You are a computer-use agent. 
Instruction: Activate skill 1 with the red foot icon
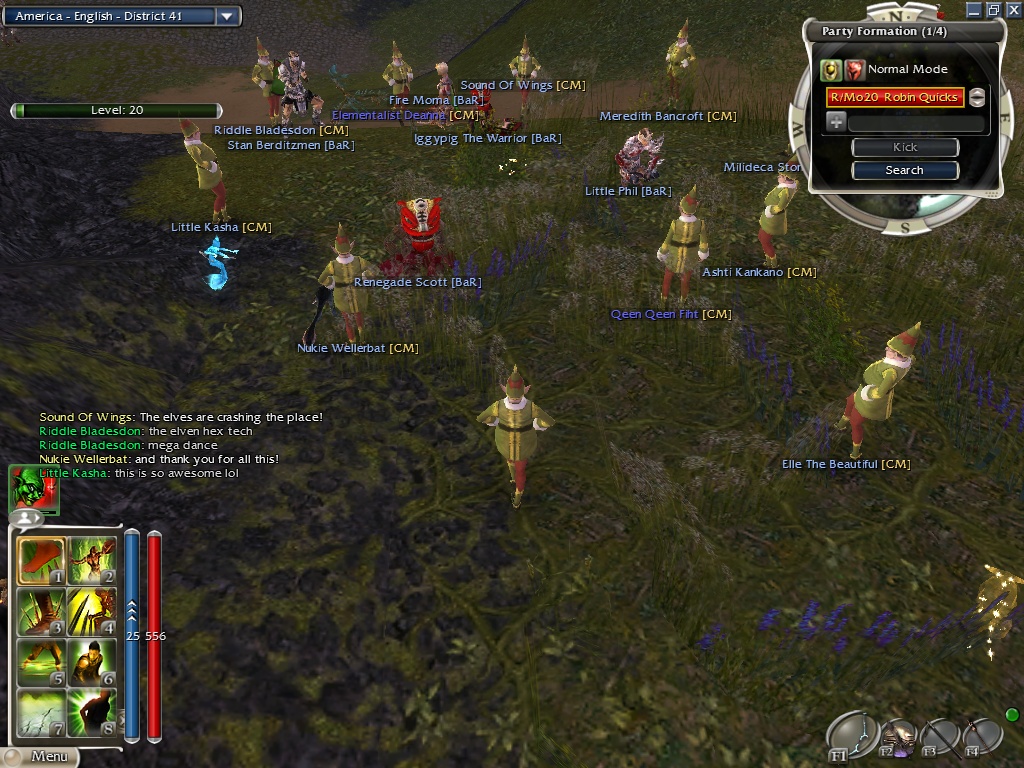point(41,562)
